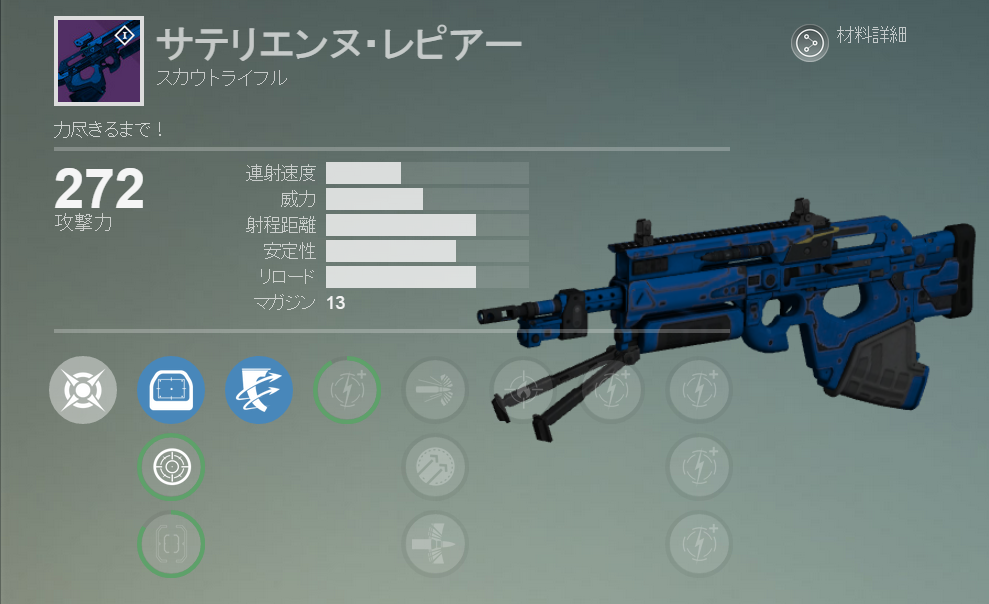Select the green-ringed circular target scope perk
This screenshot has height=604, width=989.
(x=171, y=467)
